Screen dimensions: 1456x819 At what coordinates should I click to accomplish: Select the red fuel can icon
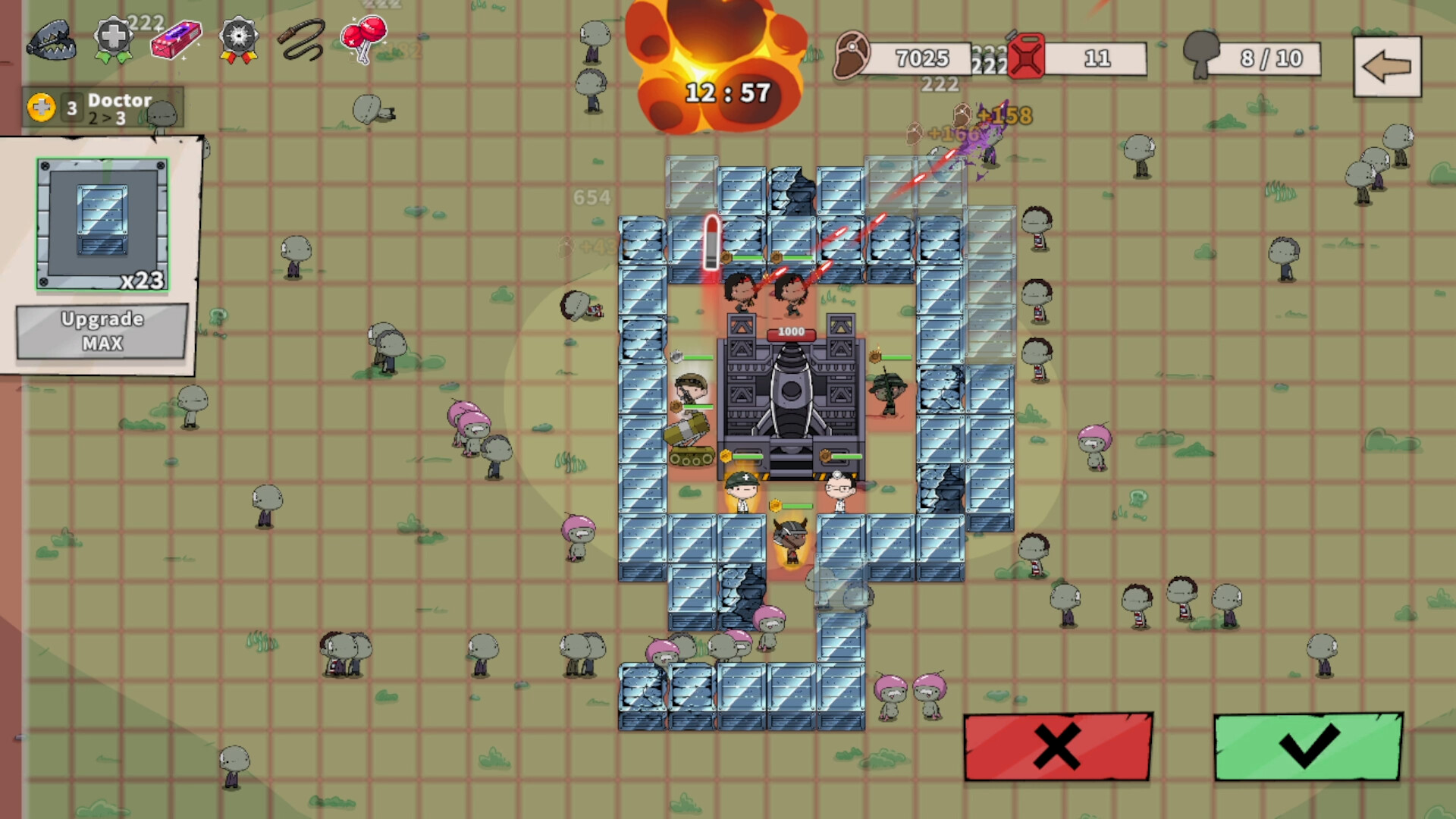pos(1026,57)
